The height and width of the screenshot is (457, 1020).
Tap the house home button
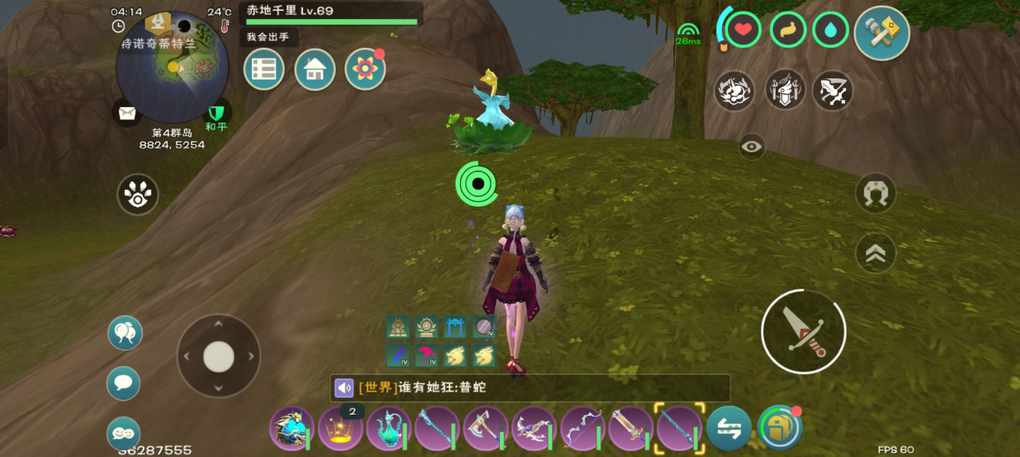tap(314, 69)
